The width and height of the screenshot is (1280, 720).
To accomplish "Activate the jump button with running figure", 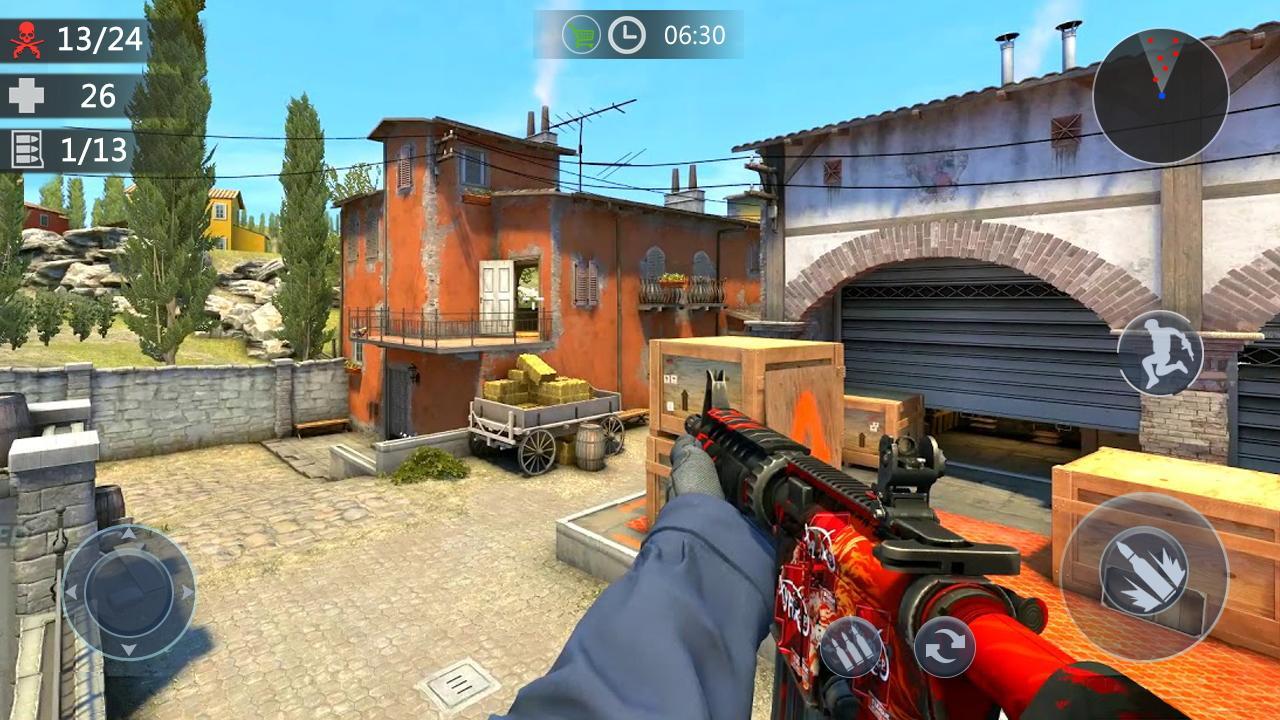I will (1159, 353).
